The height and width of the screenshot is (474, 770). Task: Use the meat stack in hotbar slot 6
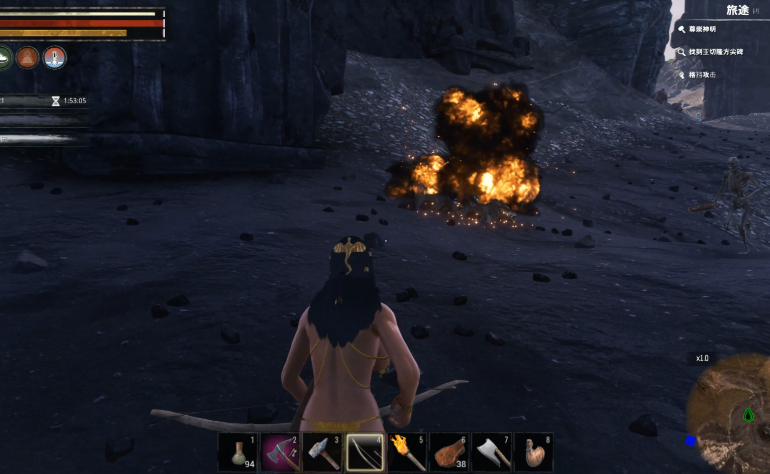pos(450,453)
